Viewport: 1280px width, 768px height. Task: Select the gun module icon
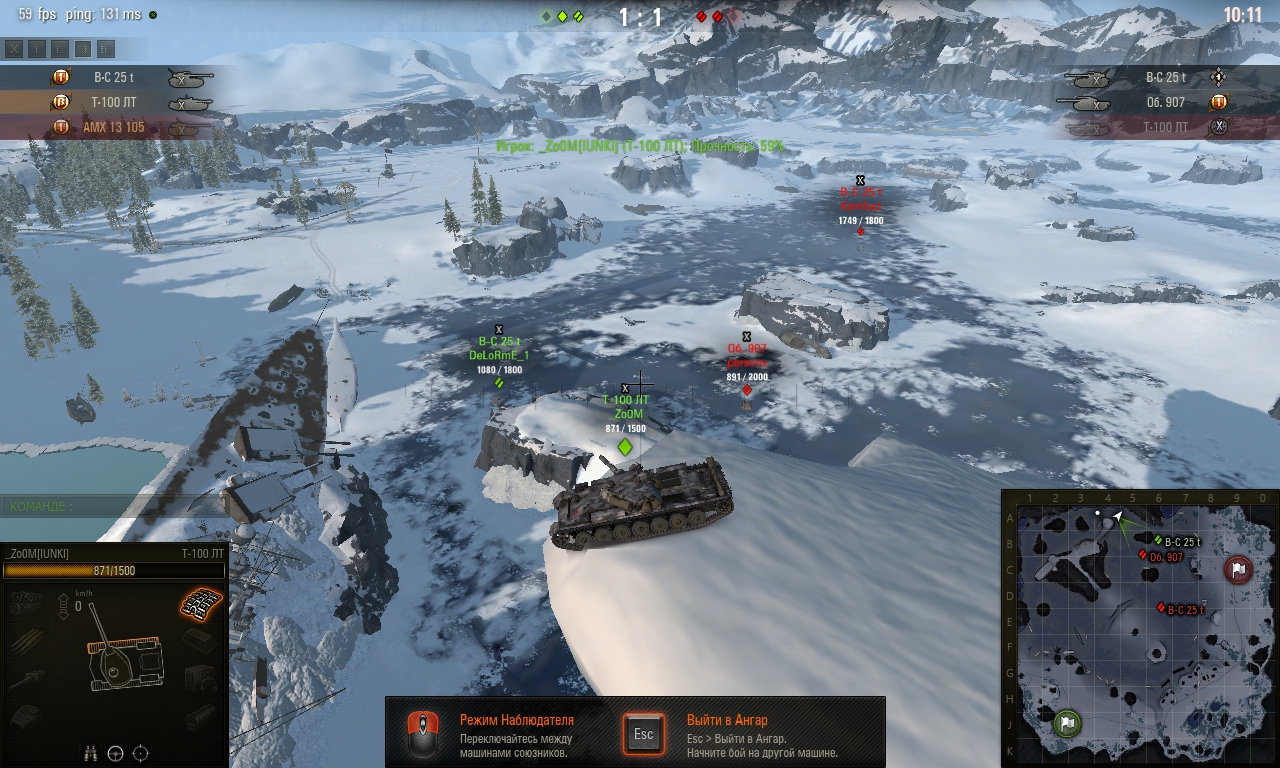click(26, 679)
